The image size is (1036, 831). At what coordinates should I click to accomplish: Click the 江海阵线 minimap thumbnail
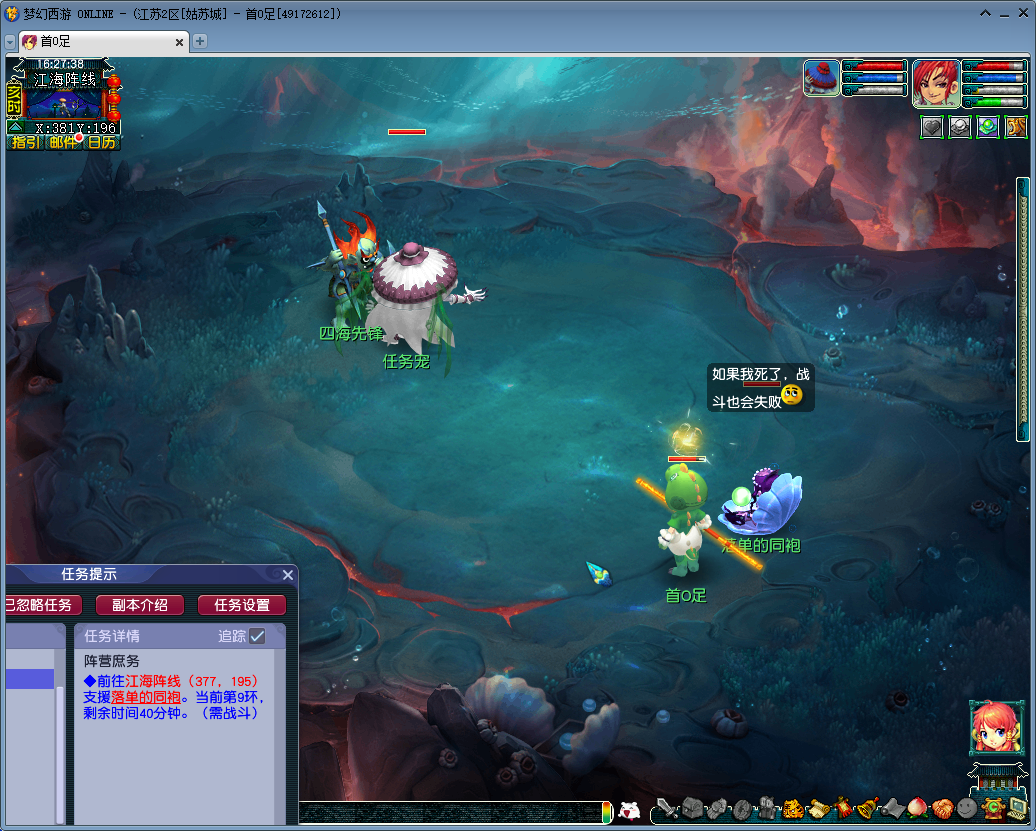point(64,103)
